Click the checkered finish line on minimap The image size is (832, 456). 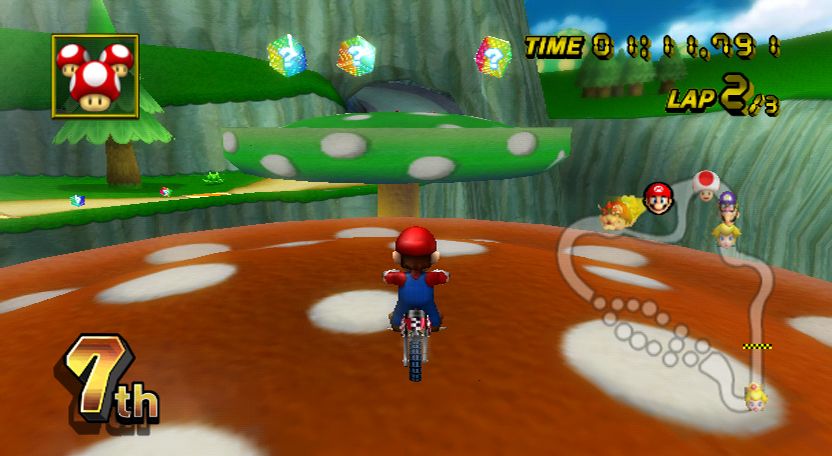[757, 346]
